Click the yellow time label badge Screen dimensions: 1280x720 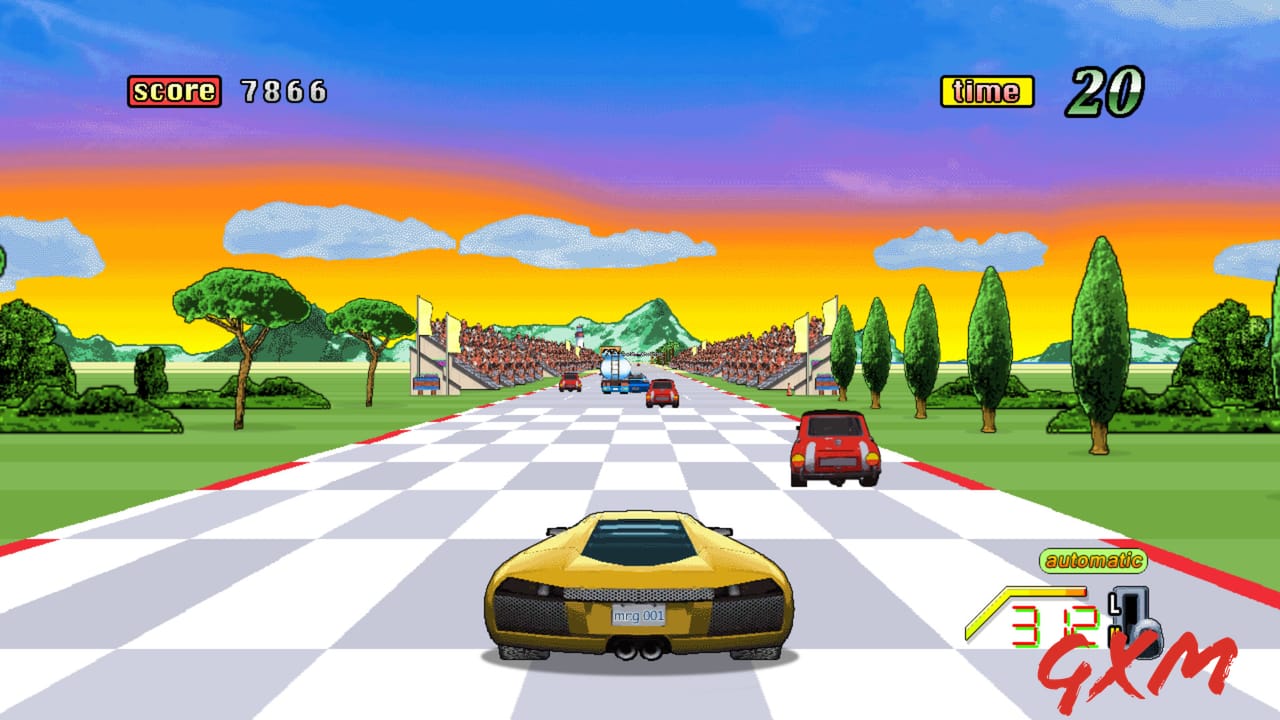[x=985, y=90]
